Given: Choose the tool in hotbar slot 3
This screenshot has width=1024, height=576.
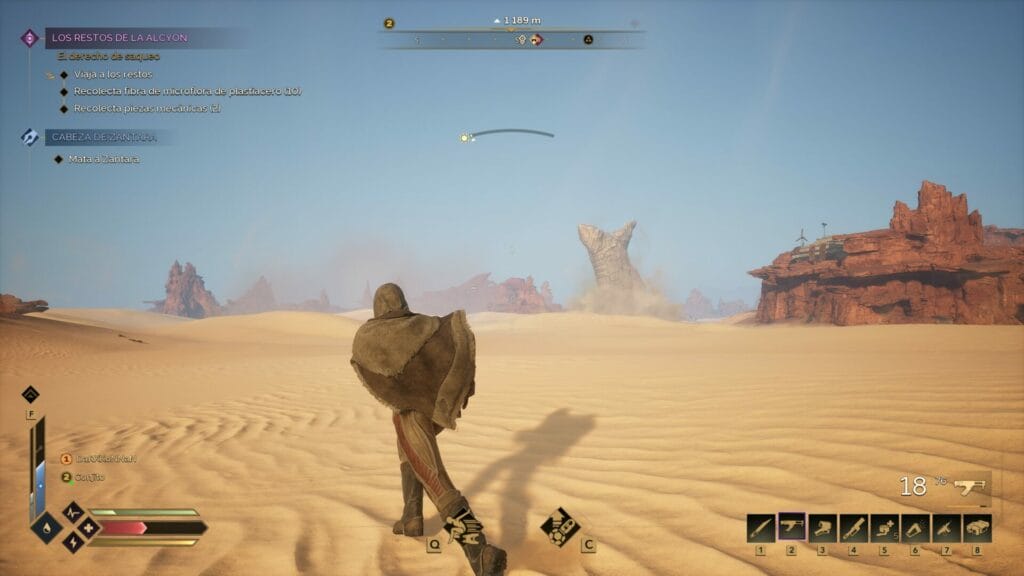Looking at the screenshot, I should pyautogui.click(x=823, y=528).
